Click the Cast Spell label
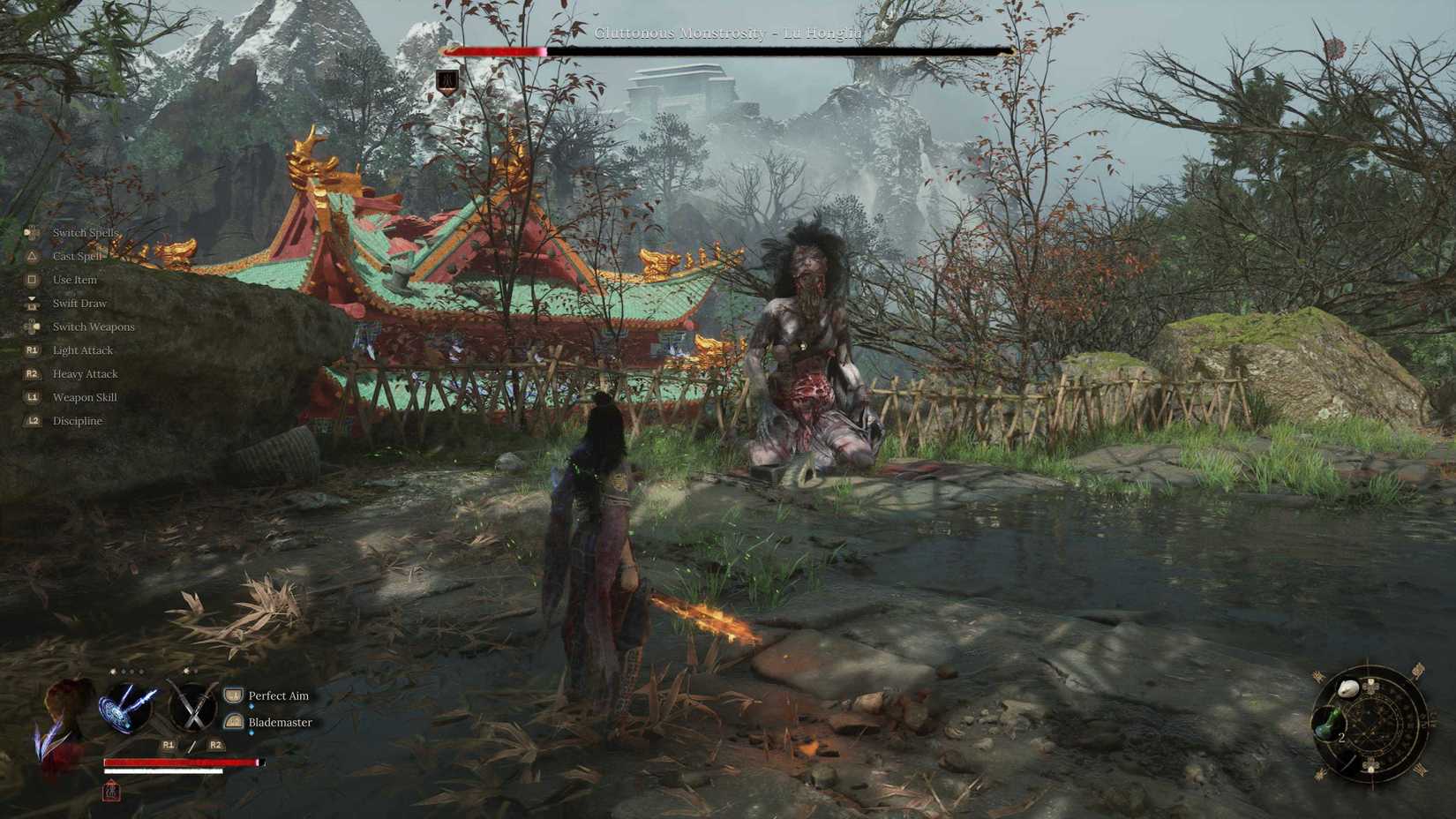 (79, 256)
